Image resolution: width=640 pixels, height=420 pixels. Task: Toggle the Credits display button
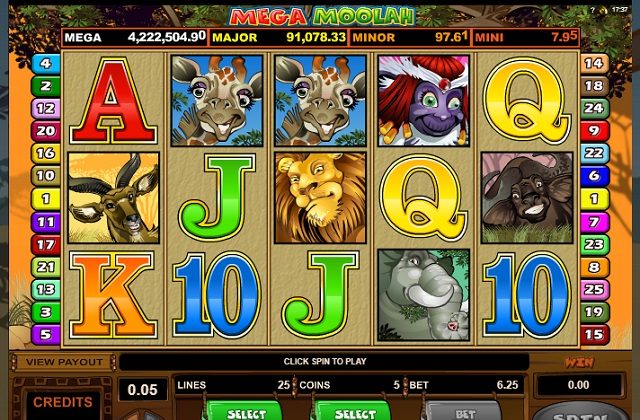click(x=62, y=401)
